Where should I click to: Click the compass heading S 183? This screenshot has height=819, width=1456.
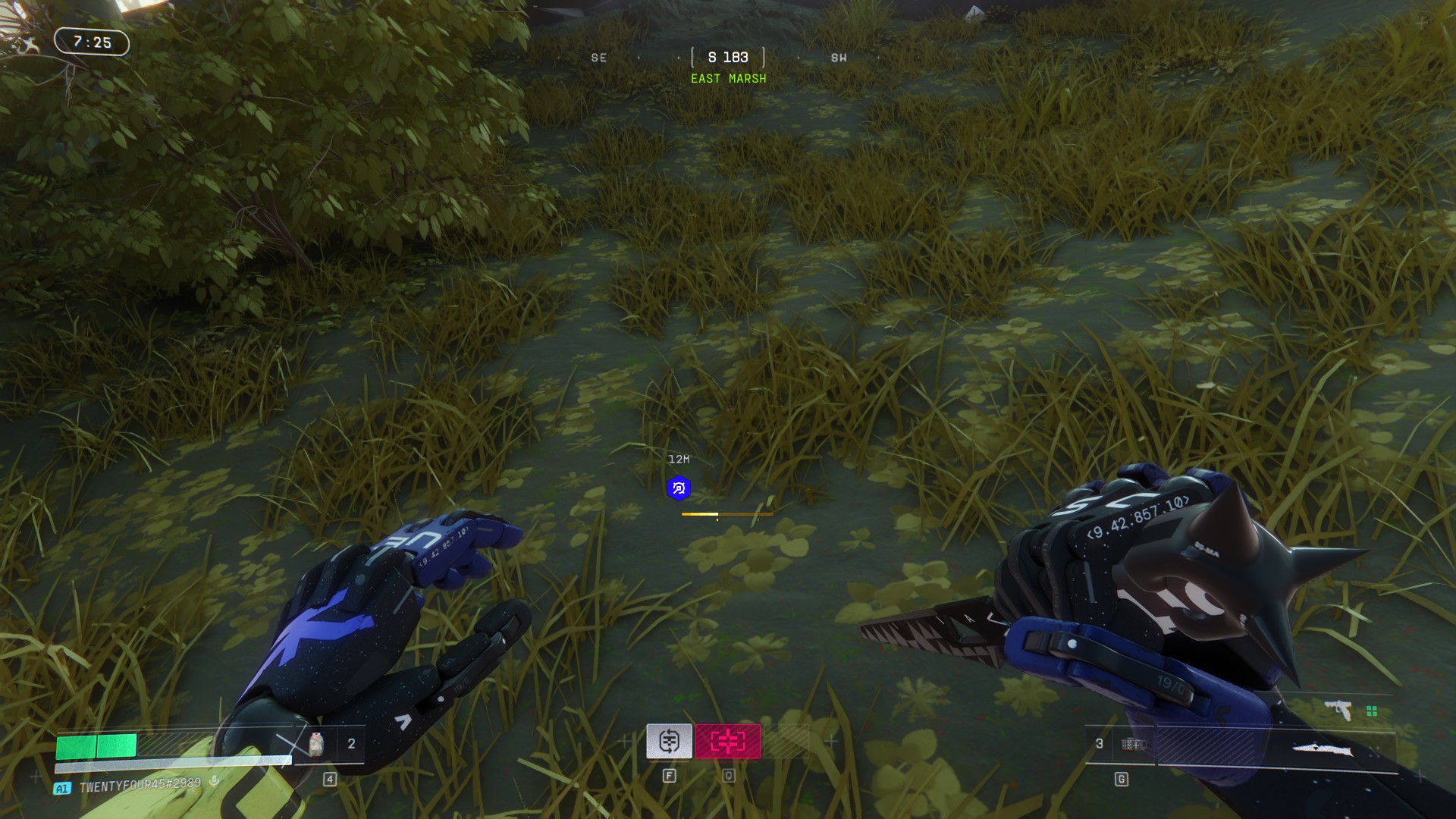click(728, 58)
